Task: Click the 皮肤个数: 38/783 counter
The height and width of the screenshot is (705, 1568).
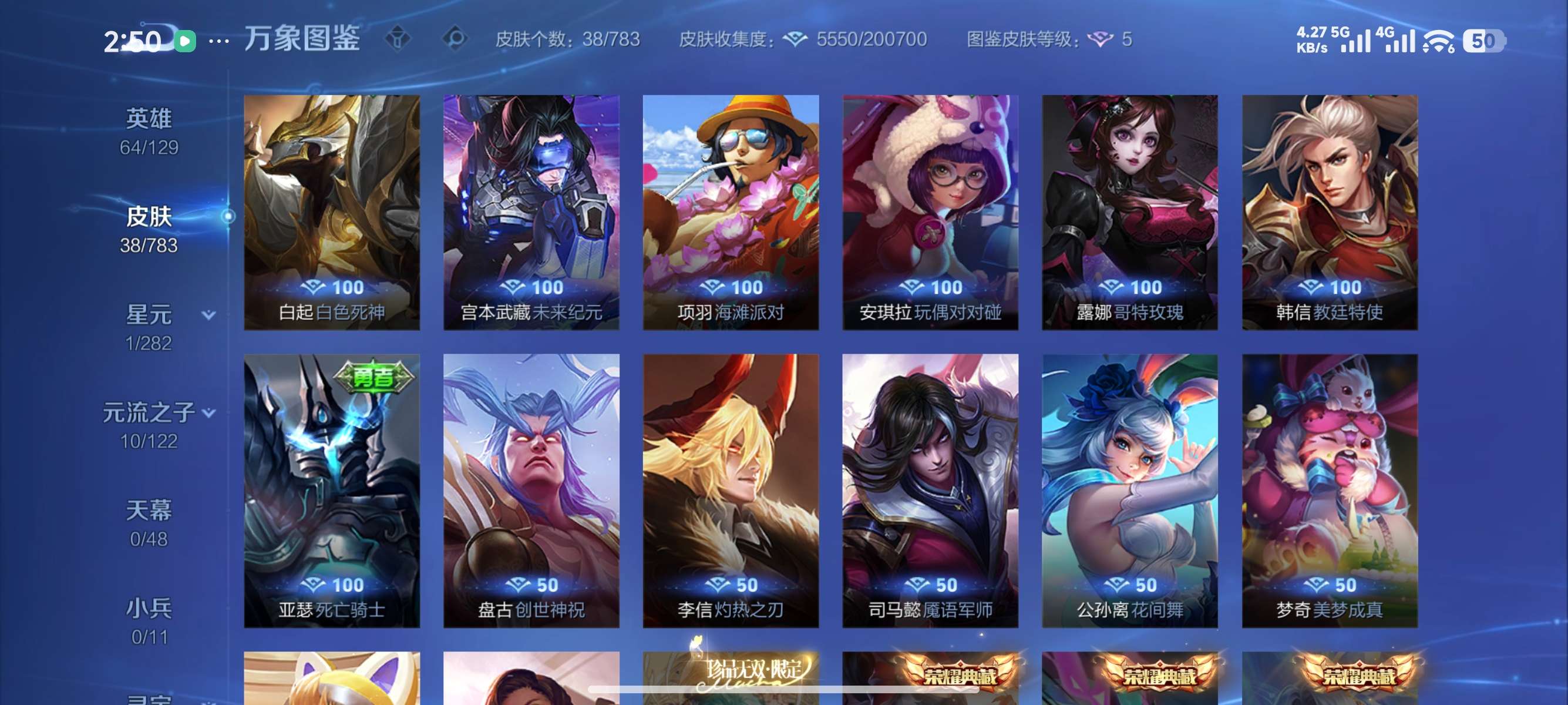Action: pos(565,39)
